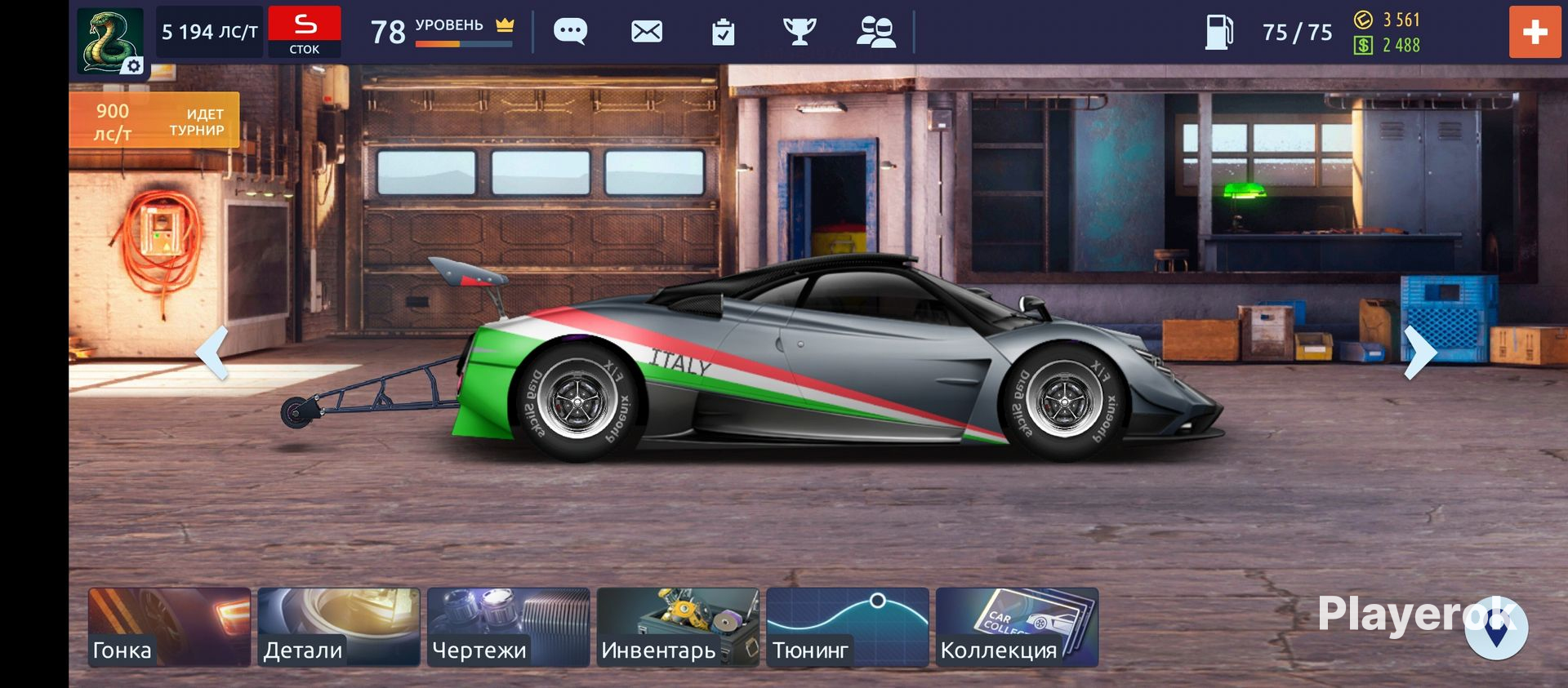1568x688 pixels.
Task: Open the Чертежи (Blueprints) menu
Action: 508,627
